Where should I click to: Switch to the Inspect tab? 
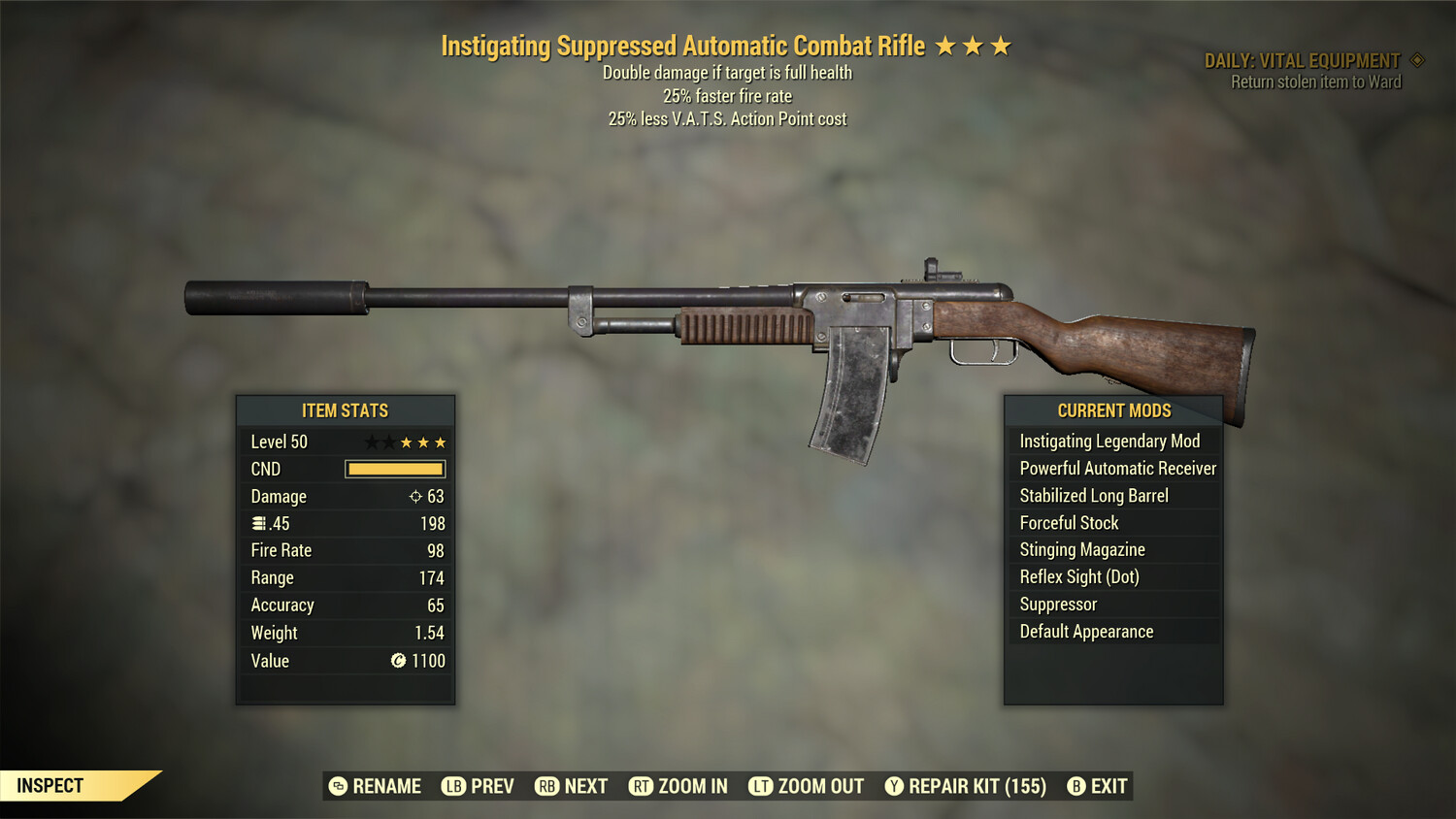coord(50,785)
